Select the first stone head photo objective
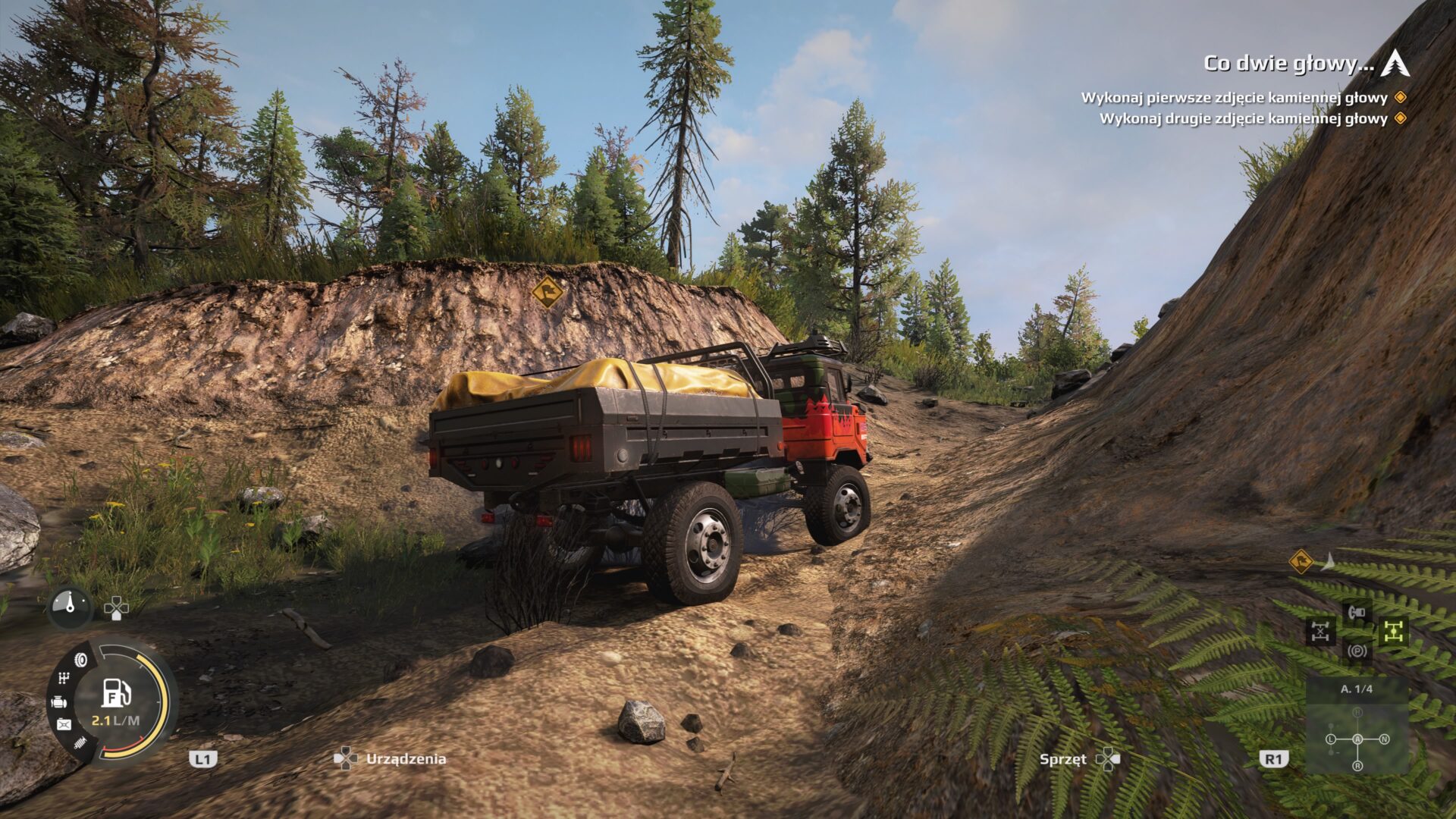1456x819 pixels. coord(1234,98)
